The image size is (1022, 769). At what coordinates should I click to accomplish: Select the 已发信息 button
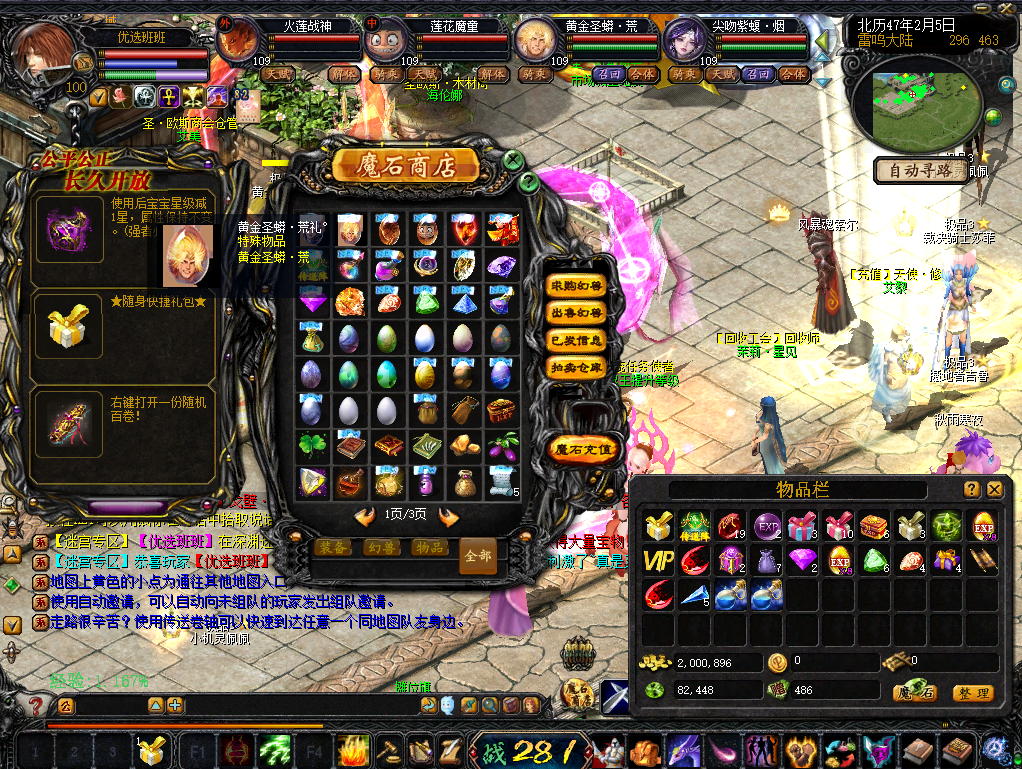[577, 340]
